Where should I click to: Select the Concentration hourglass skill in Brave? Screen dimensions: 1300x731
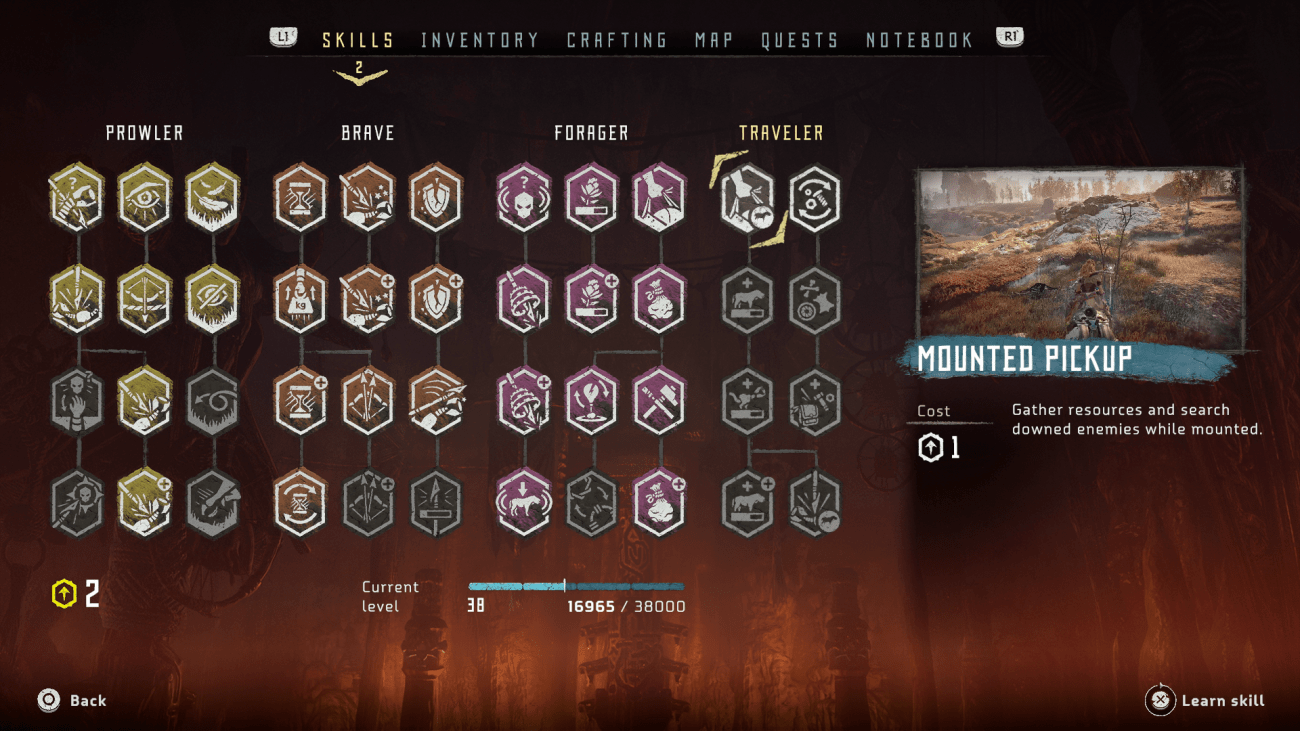point(301,197)
